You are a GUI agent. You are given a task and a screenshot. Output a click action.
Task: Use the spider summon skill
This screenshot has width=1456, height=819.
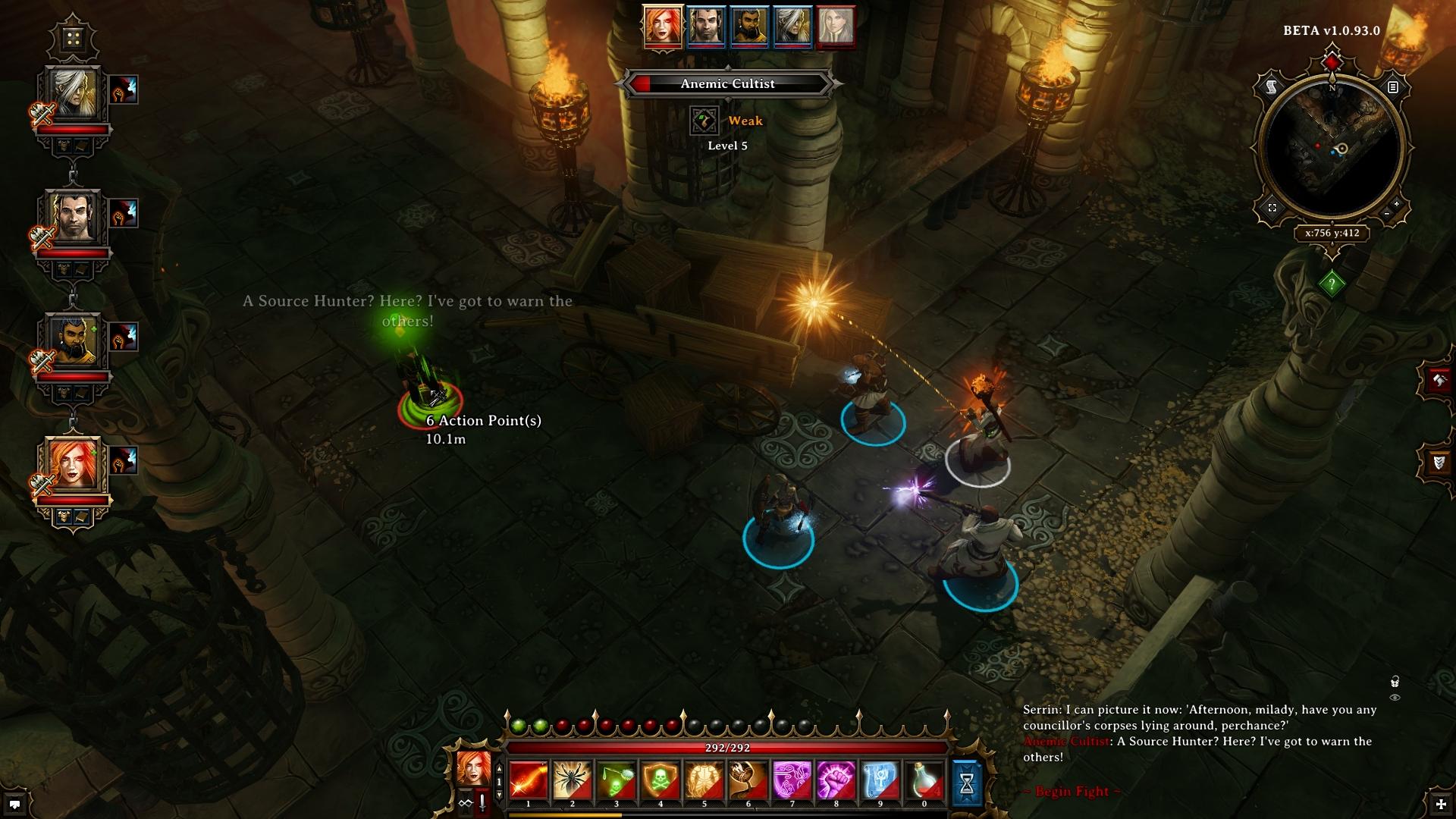[573, 780]
